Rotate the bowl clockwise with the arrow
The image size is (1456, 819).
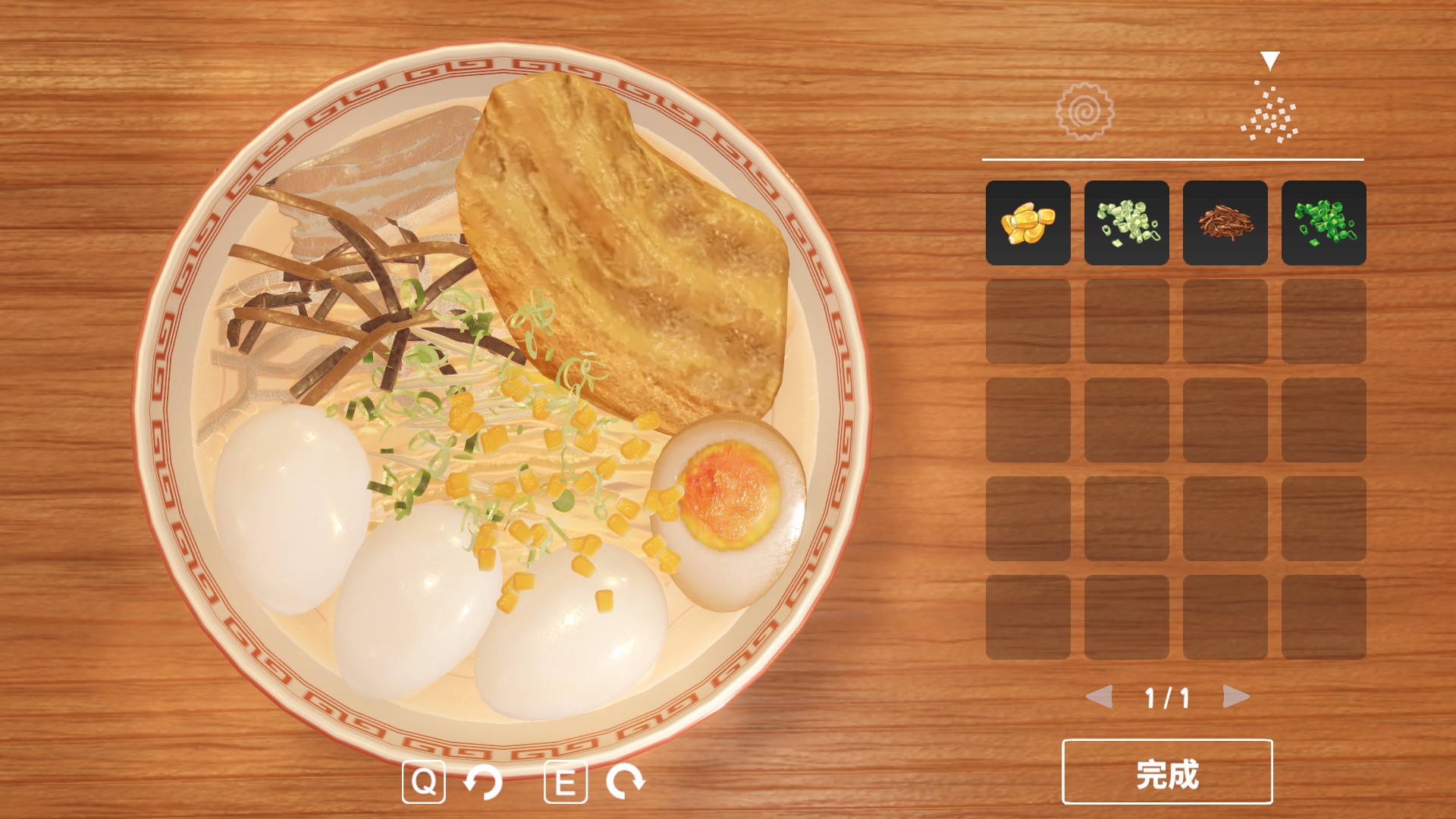tap(625, 782)
